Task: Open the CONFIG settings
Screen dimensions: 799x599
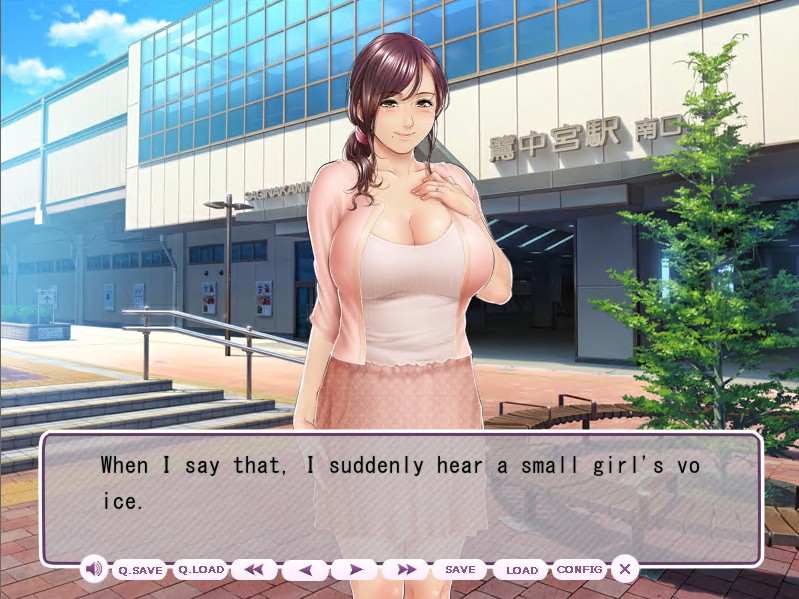Action: [580, 570]
